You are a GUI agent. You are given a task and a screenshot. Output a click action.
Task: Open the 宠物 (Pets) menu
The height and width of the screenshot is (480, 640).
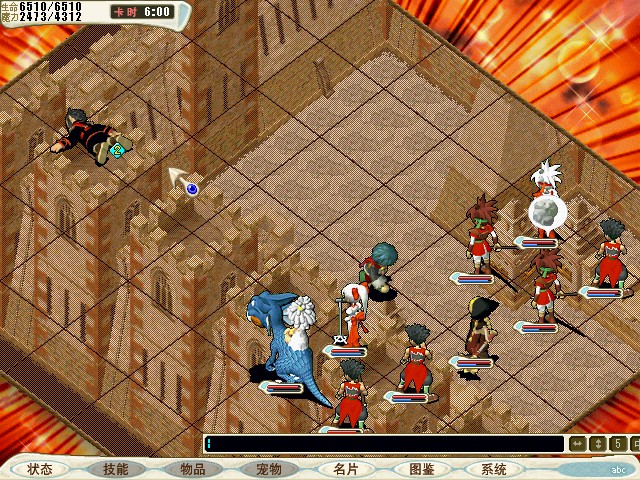tap(268, 469)
